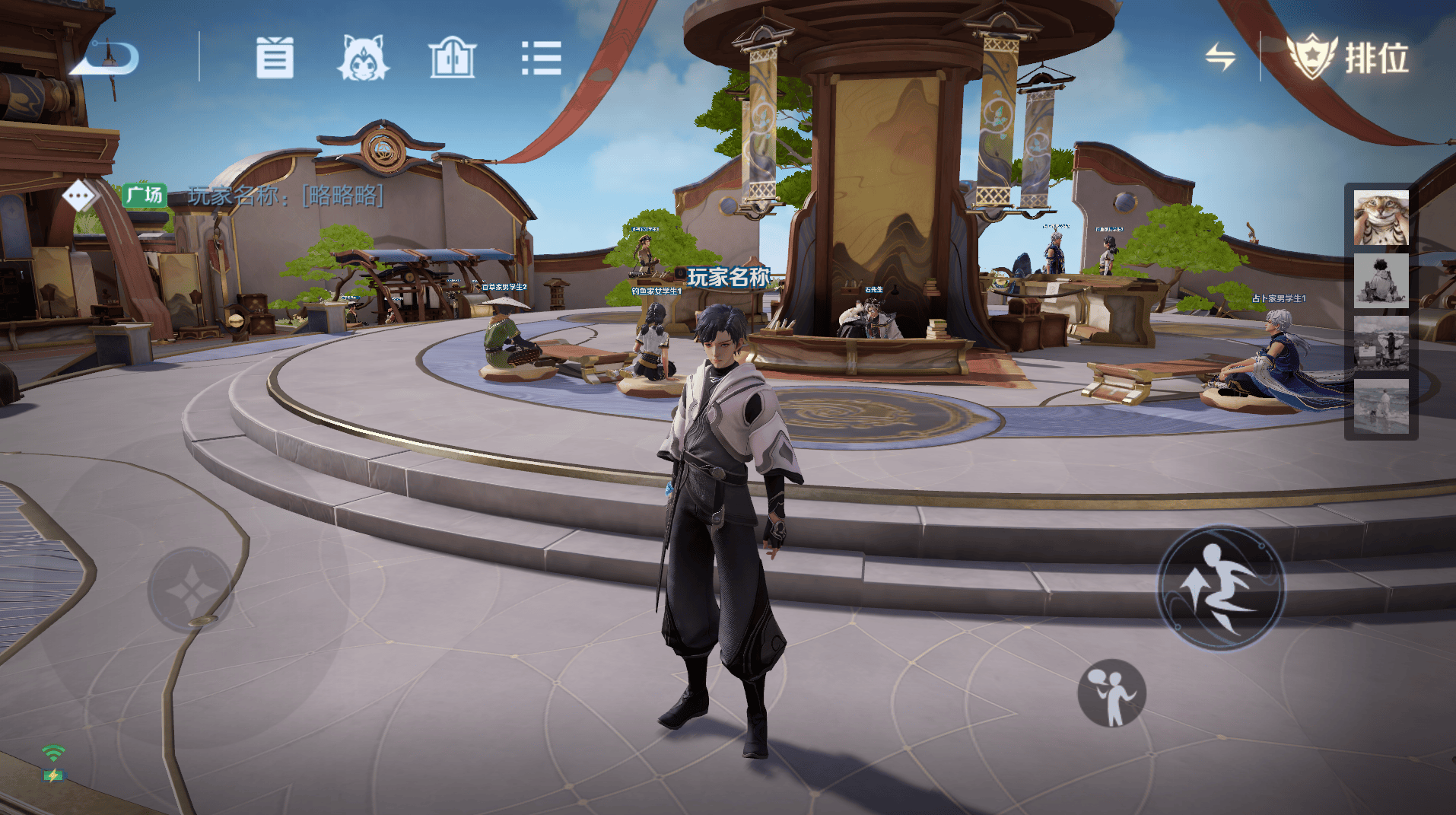Tap the virtual movement joystick

(190, 590)
